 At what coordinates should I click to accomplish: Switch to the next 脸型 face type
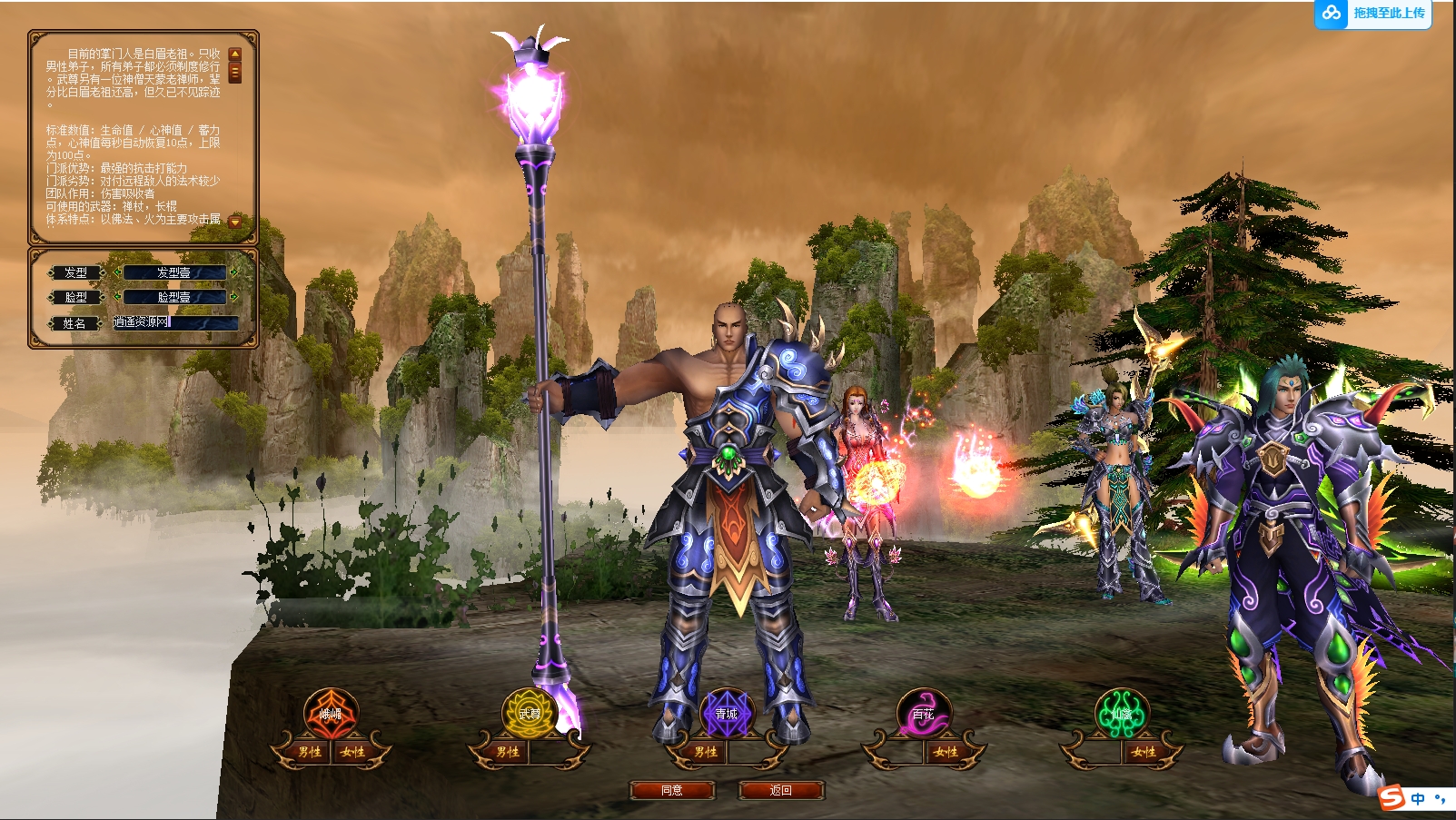click(234, 296)
